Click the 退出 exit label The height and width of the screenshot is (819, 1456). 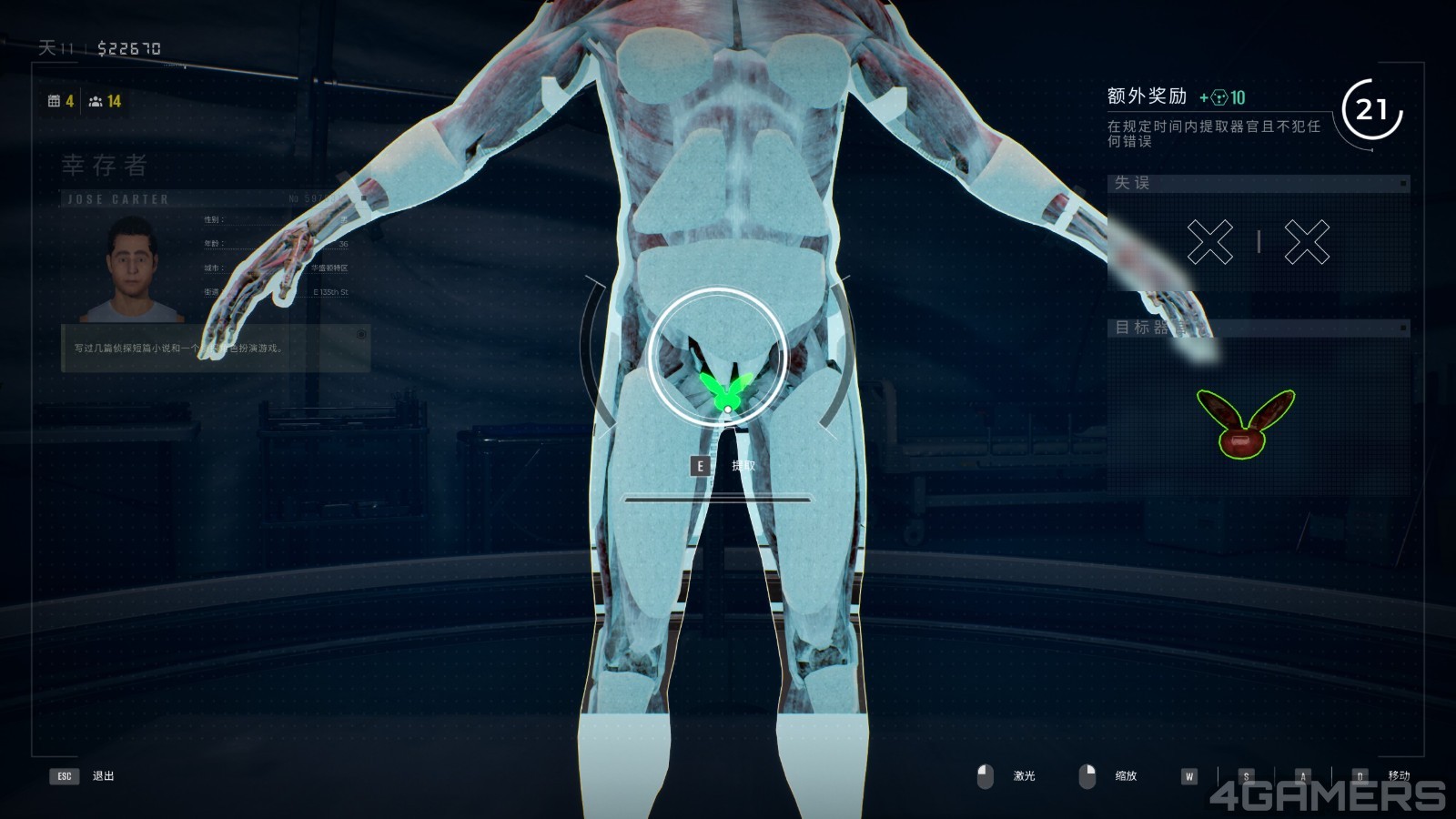coord(104,776)
